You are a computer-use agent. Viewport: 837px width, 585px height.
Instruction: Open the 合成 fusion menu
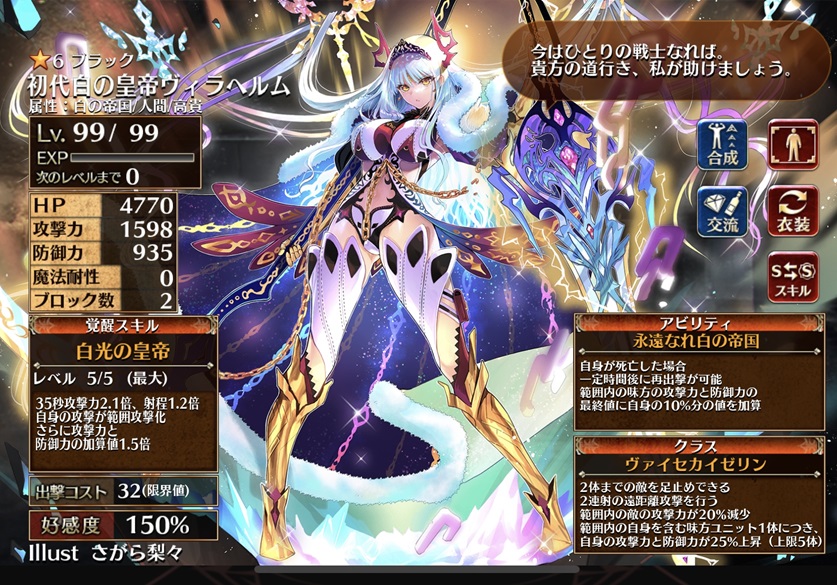pos(722,143)
